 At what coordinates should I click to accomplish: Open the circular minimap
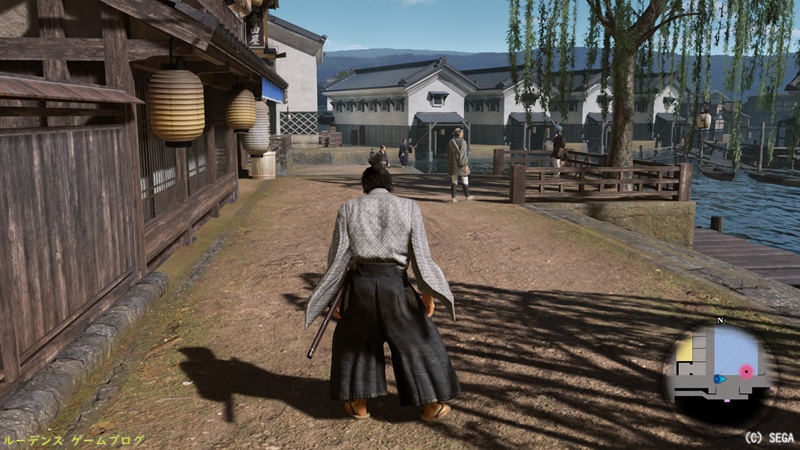pyautogui.click(x=718, y=366)
